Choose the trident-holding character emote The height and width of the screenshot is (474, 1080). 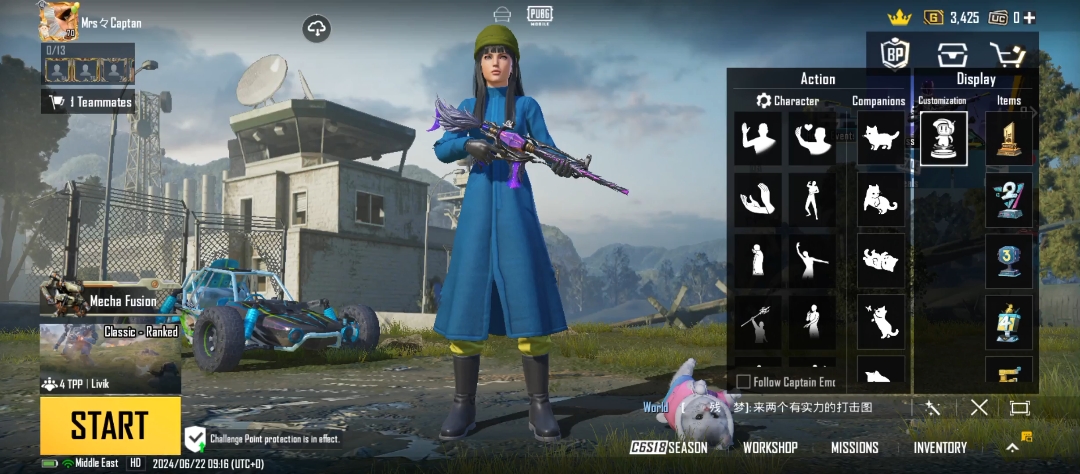758,323
